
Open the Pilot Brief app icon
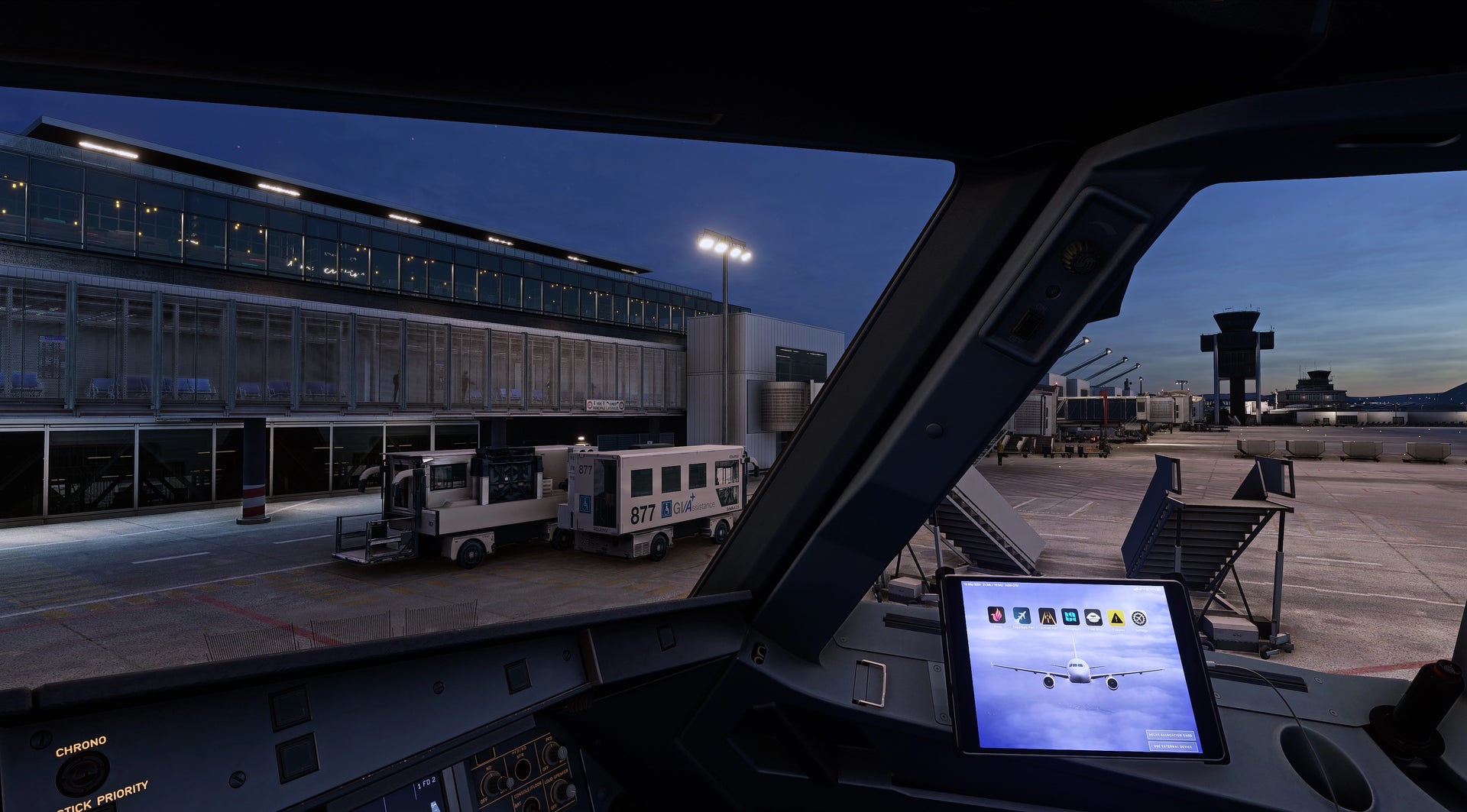[x=1093, y=617]
